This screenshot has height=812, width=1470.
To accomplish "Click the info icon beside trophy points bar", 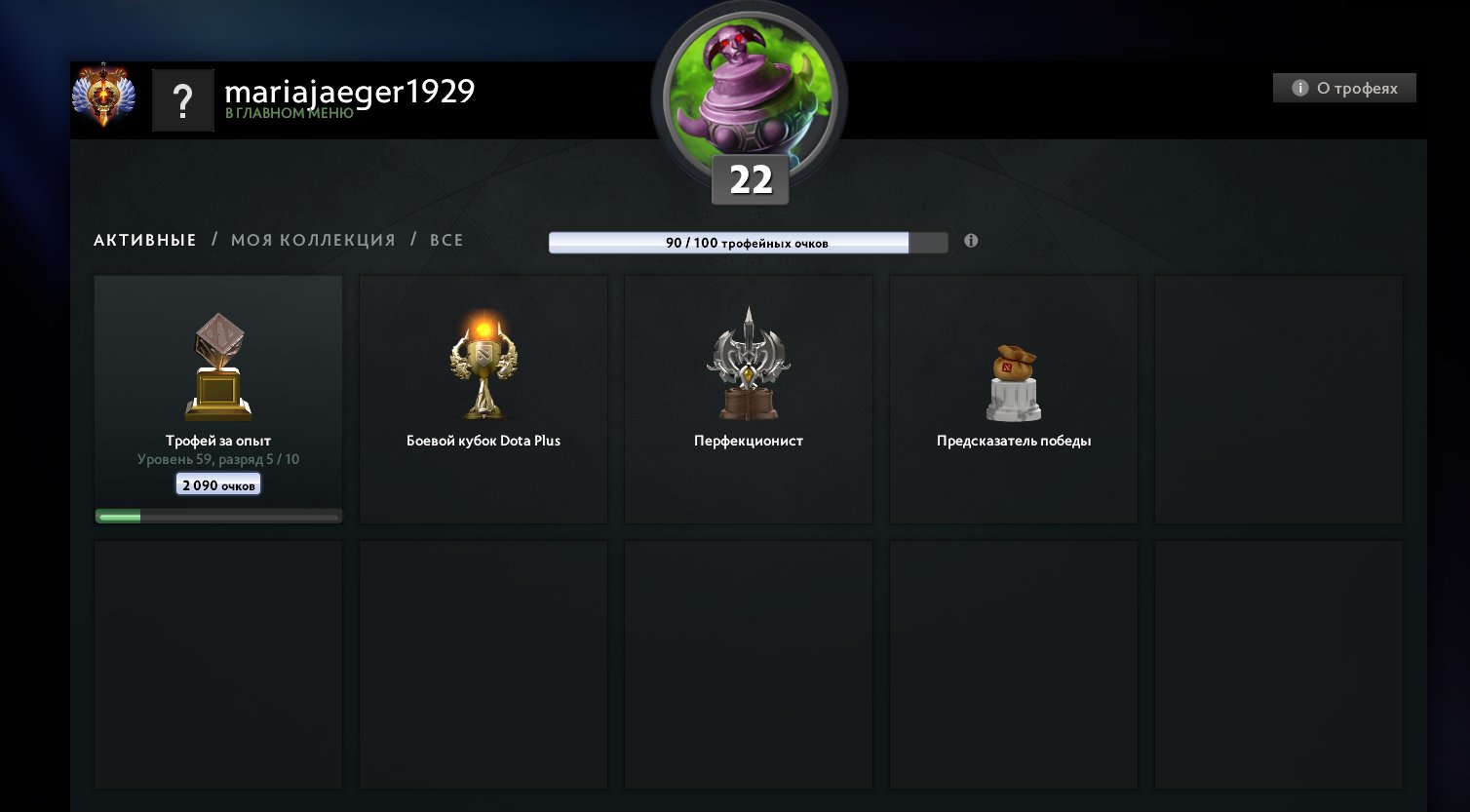I will pyautogui.click(x=971, y=241).
